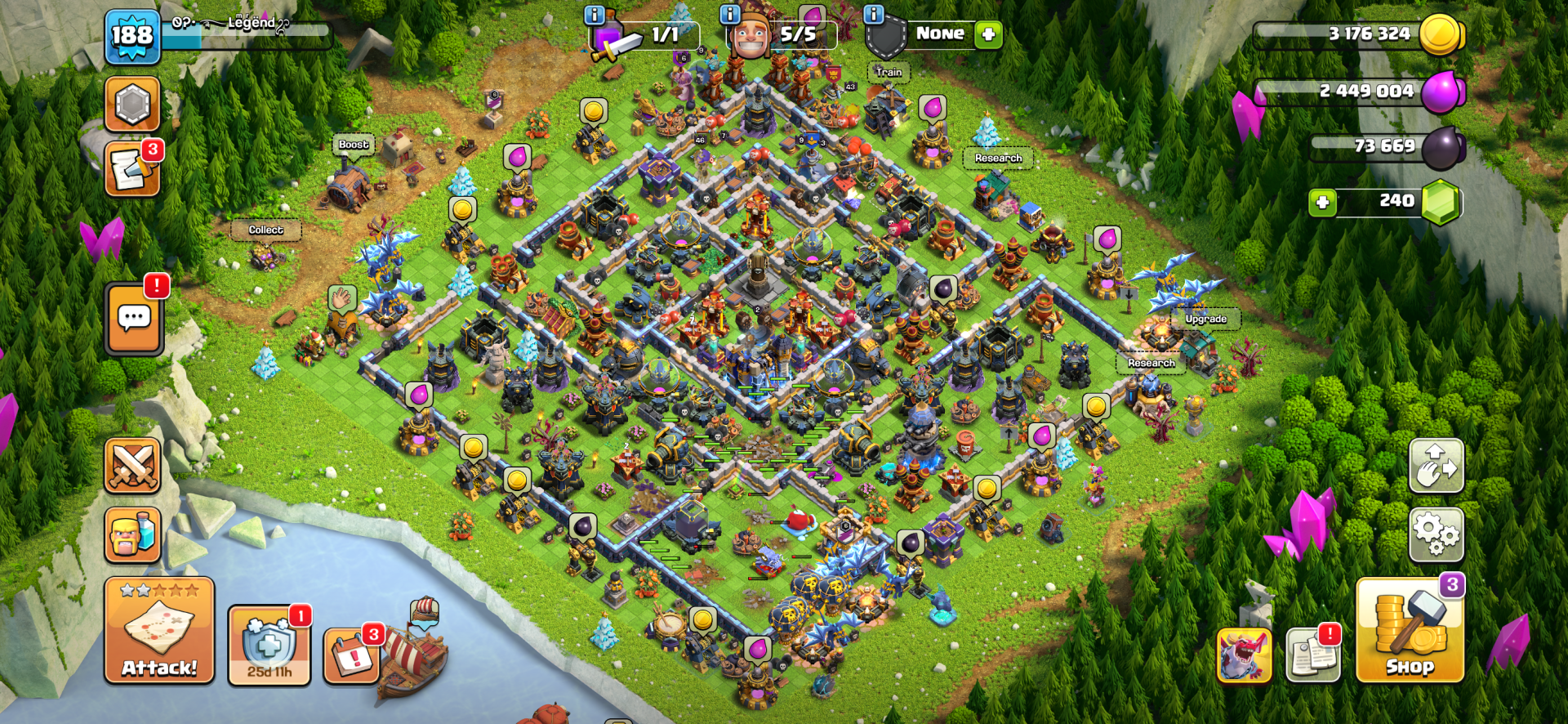The width and height of the screenshot is (1568, 724).
Task: Open the clan chat panel
Action: pos(133,316)
